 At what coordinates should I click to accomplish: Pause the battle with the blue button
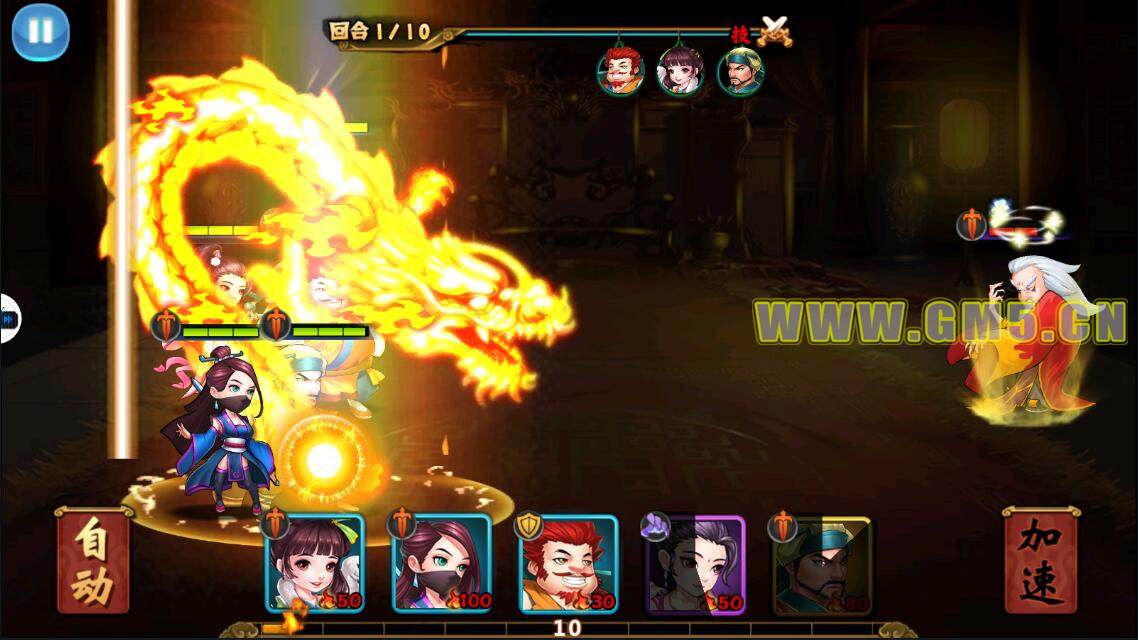40,32
